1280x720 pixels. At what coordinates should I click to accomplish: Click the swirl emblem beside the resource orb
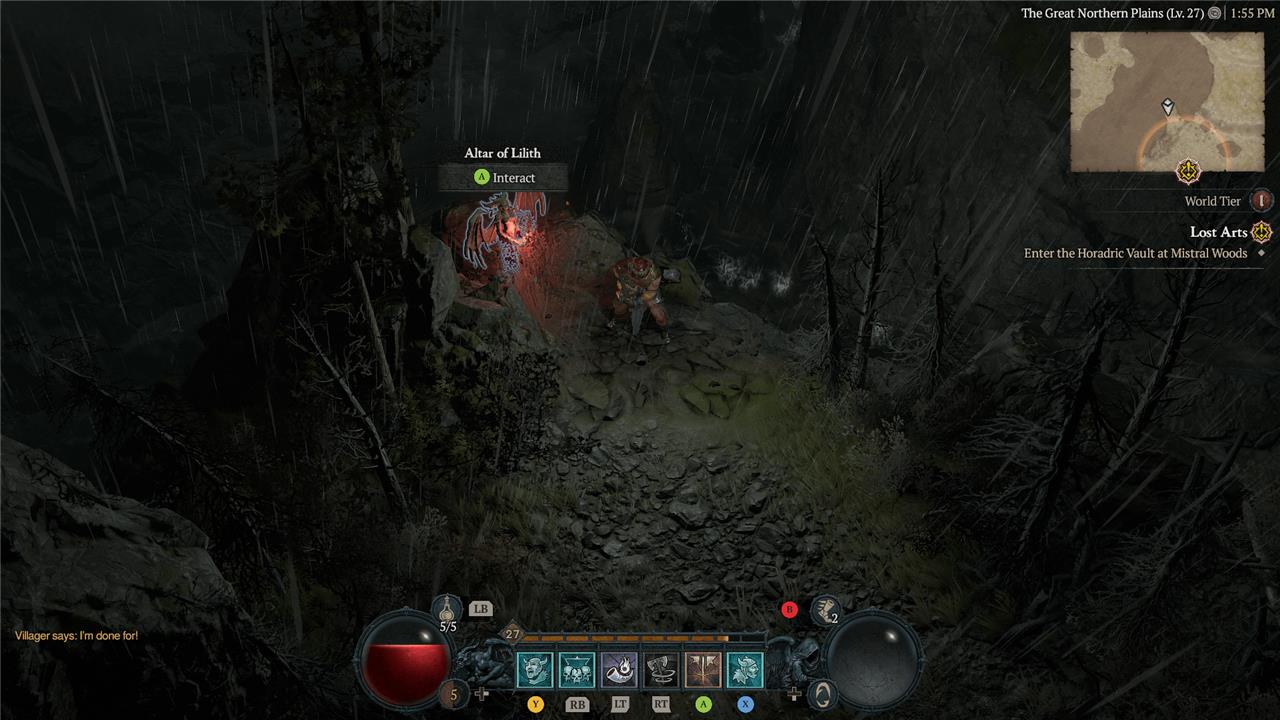click(822, 692)
